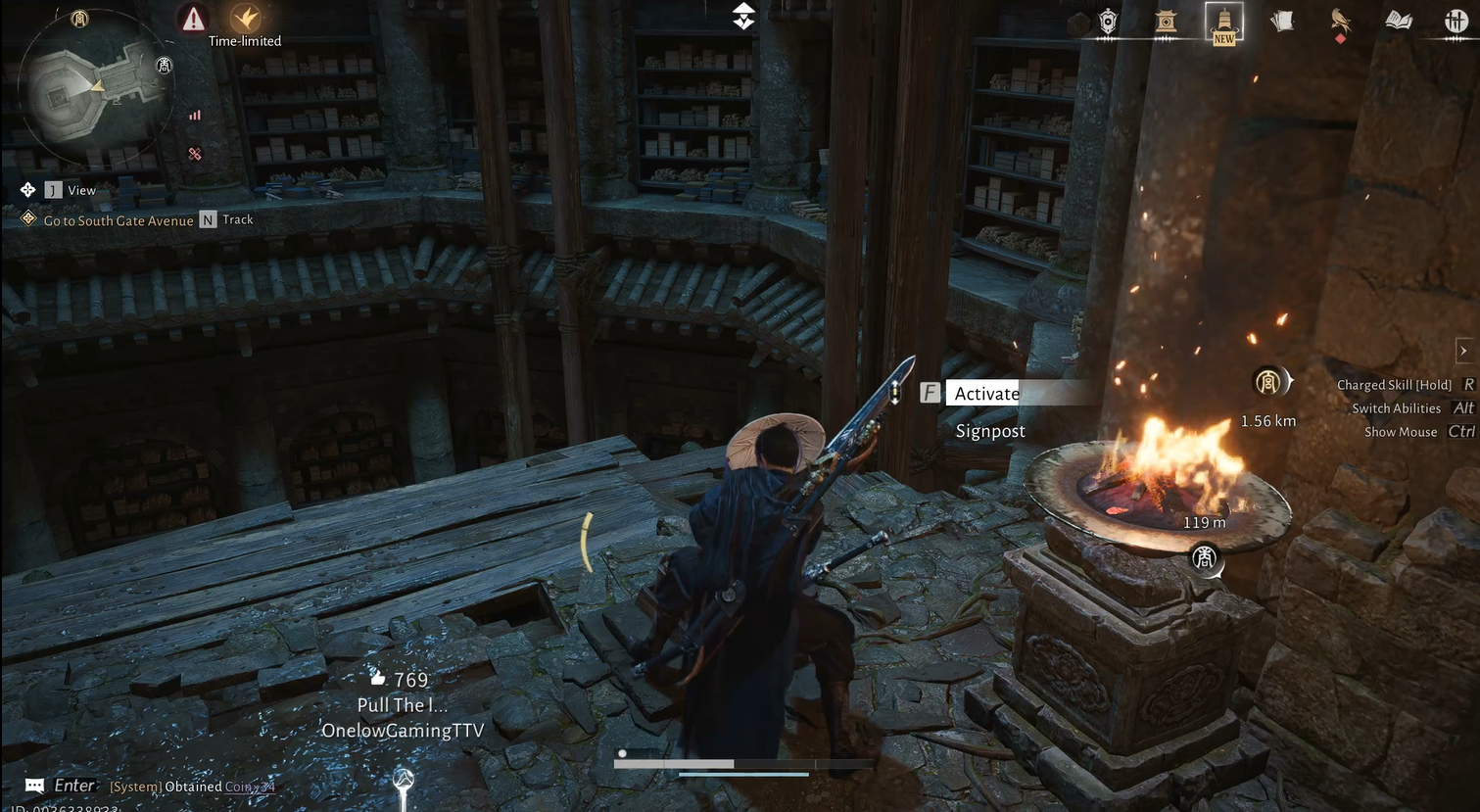Click the red warning triangle icon
1480x812 pixels.
(x=194, y=19)
